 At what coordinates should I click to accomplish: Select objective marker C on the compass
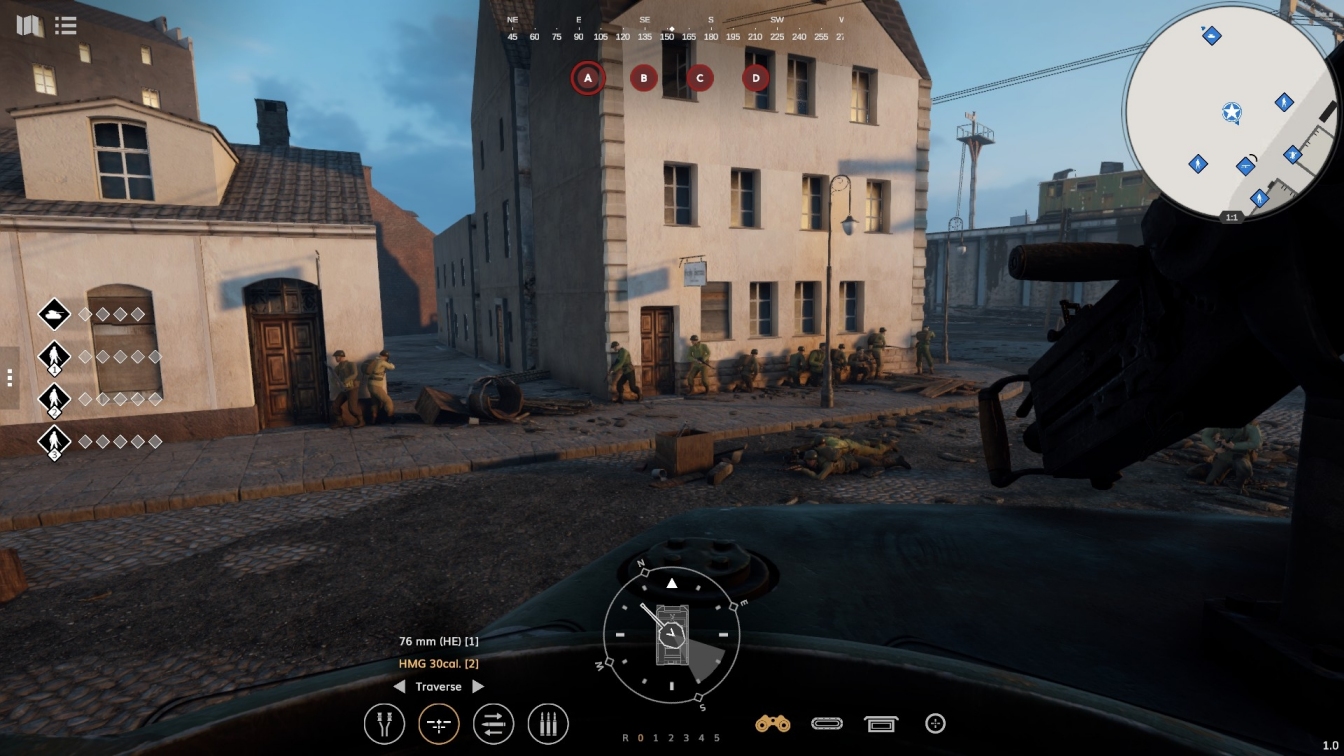click(700, 77)
